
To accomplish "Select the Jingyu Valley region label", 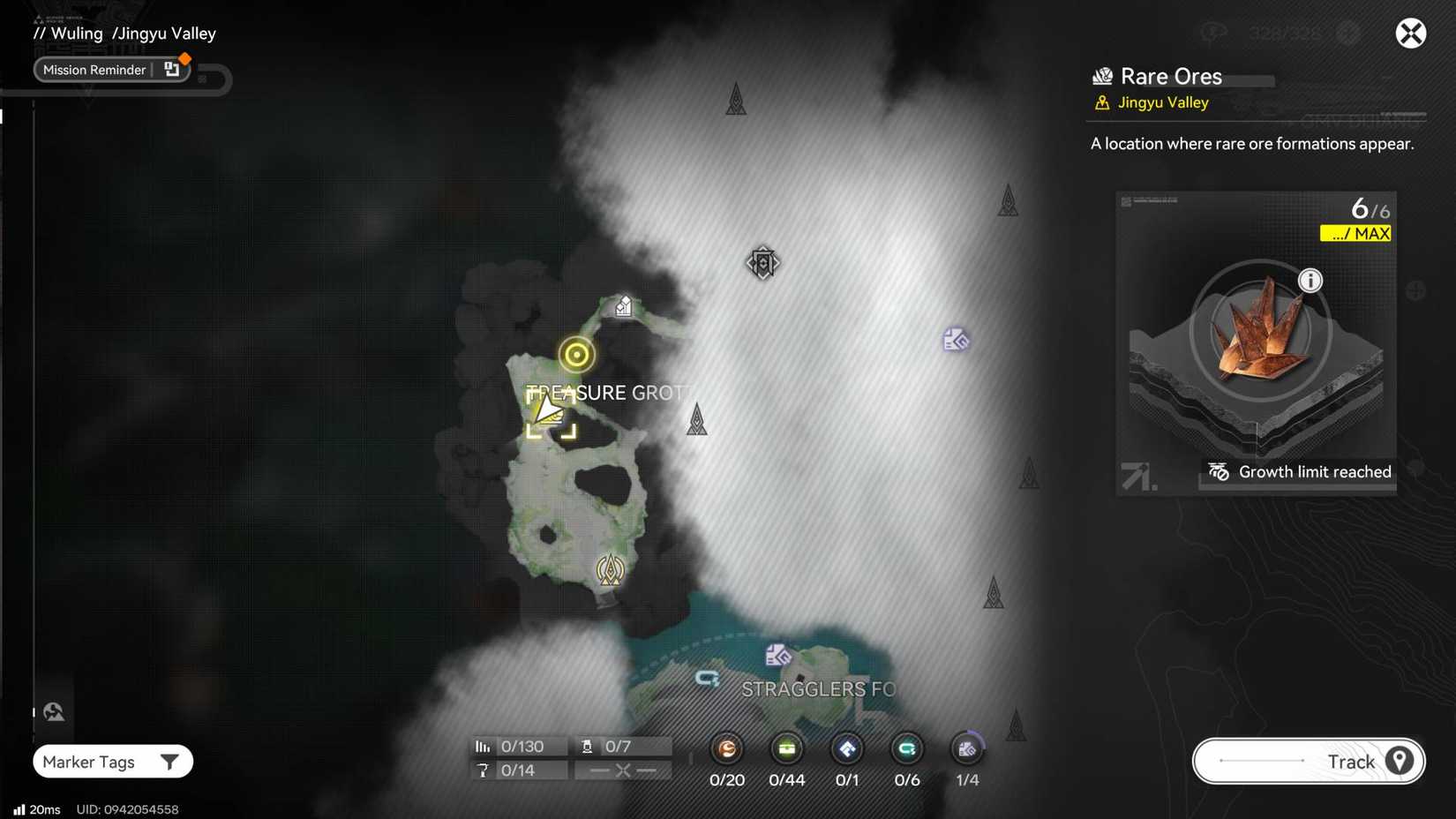I will pos(1162,102).
